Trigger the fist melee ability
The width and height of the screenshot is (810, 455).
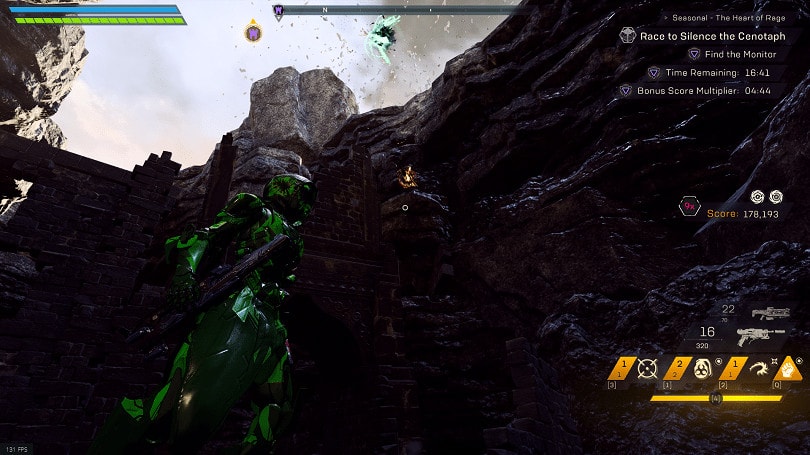click(x=788, y=368)
